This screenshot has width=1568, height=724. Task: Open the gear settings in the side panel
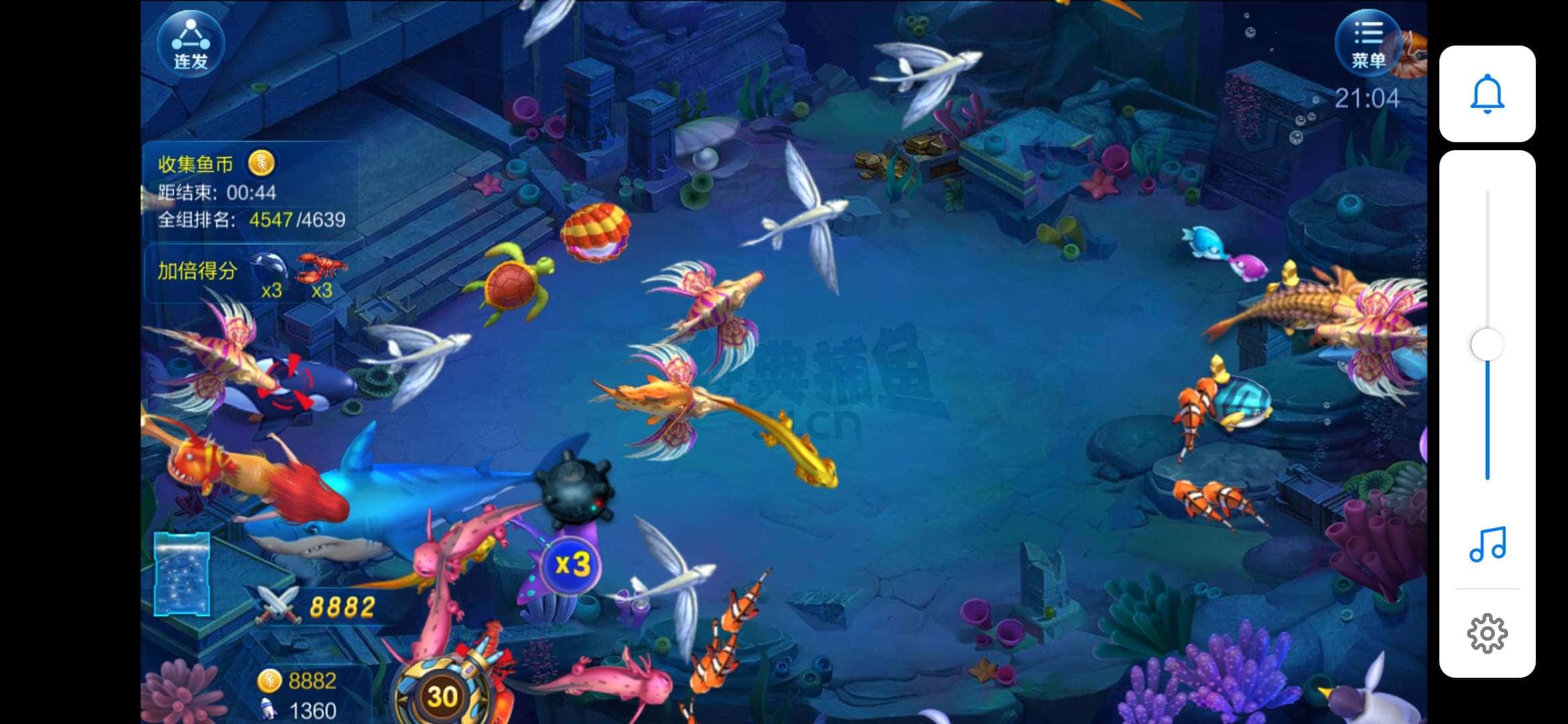click(x=1487, y=633)
